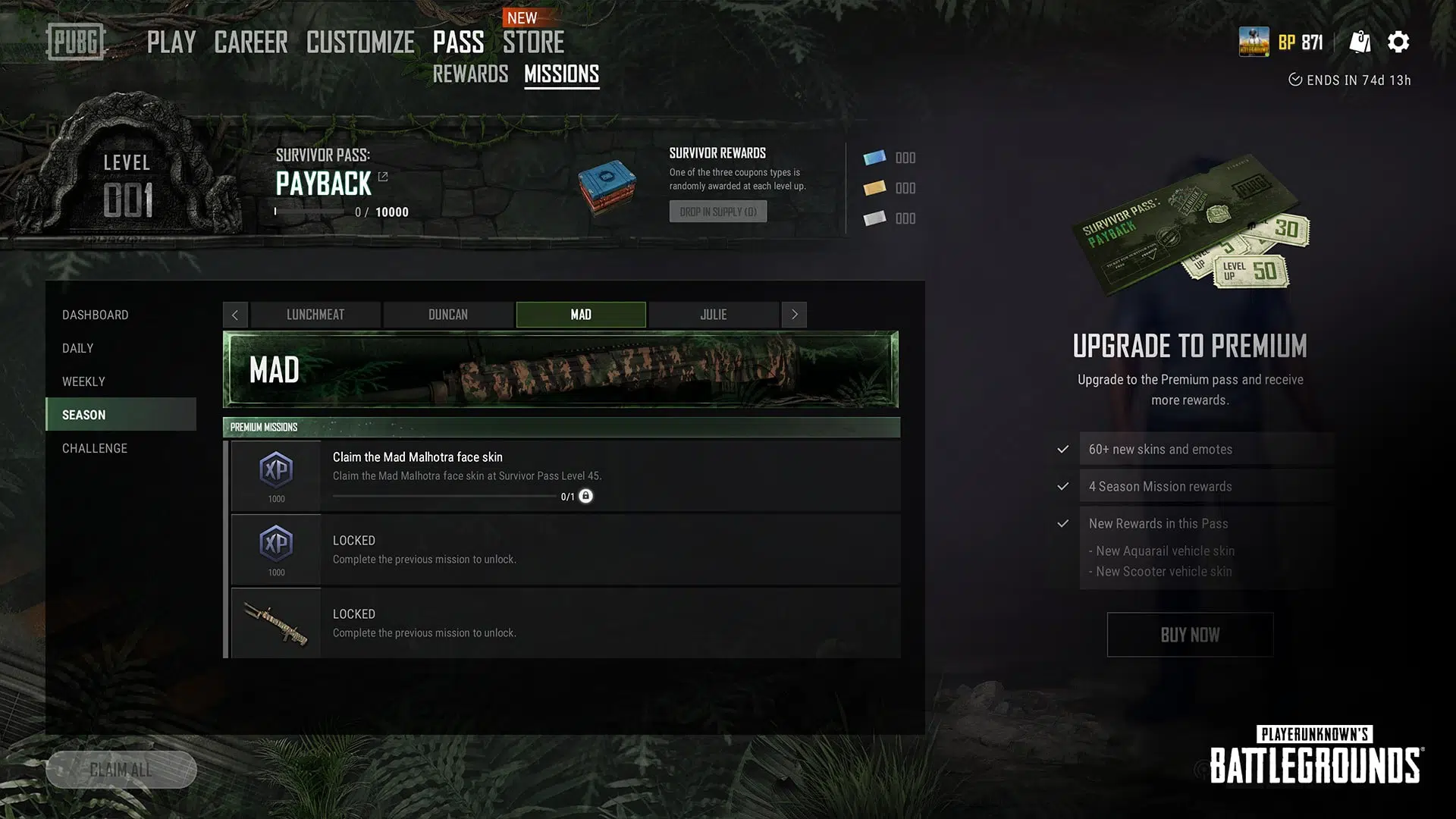Click the checkmark beside 4 Season Mission rewards
Screen dimensions: 1456x819
tap(1062, 486)
